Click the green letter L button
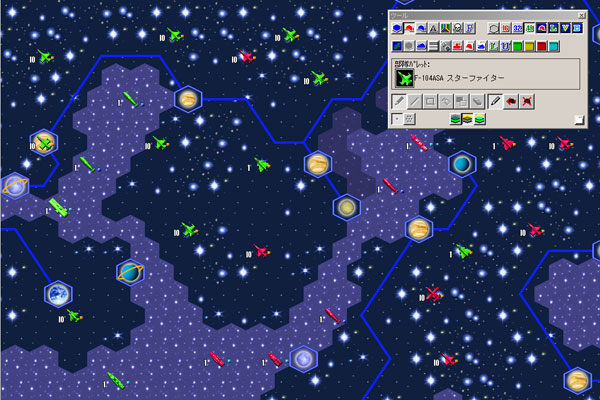This screenshot has width=600, height=400. click(493, 45)
